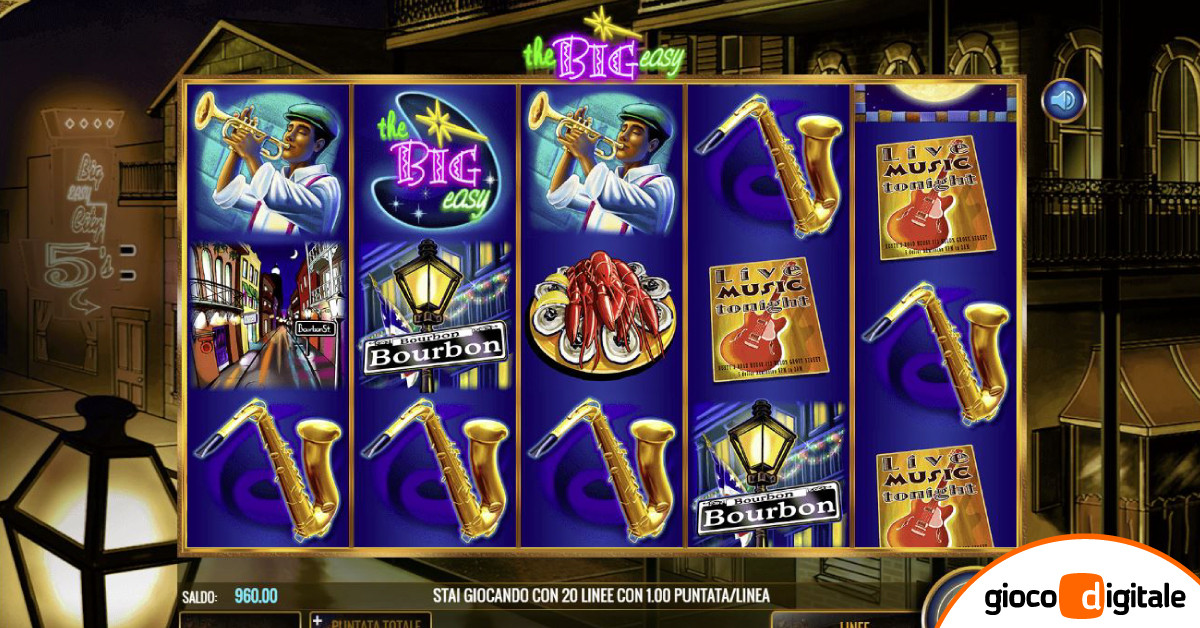Screen dimensions: 1200x628
Task: Increase total bet with the plus button
Action: (319, 621)
